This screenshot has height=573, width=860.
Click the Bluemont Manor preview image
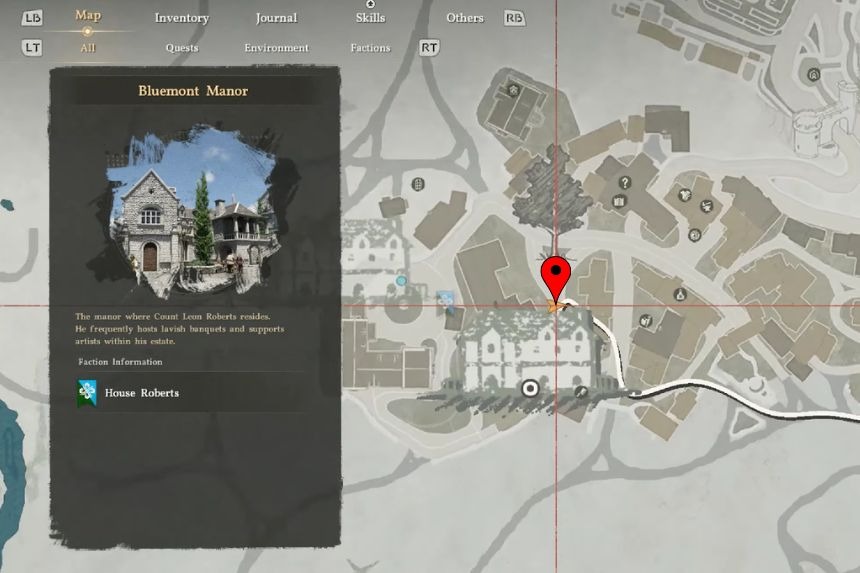coord(192,207)
